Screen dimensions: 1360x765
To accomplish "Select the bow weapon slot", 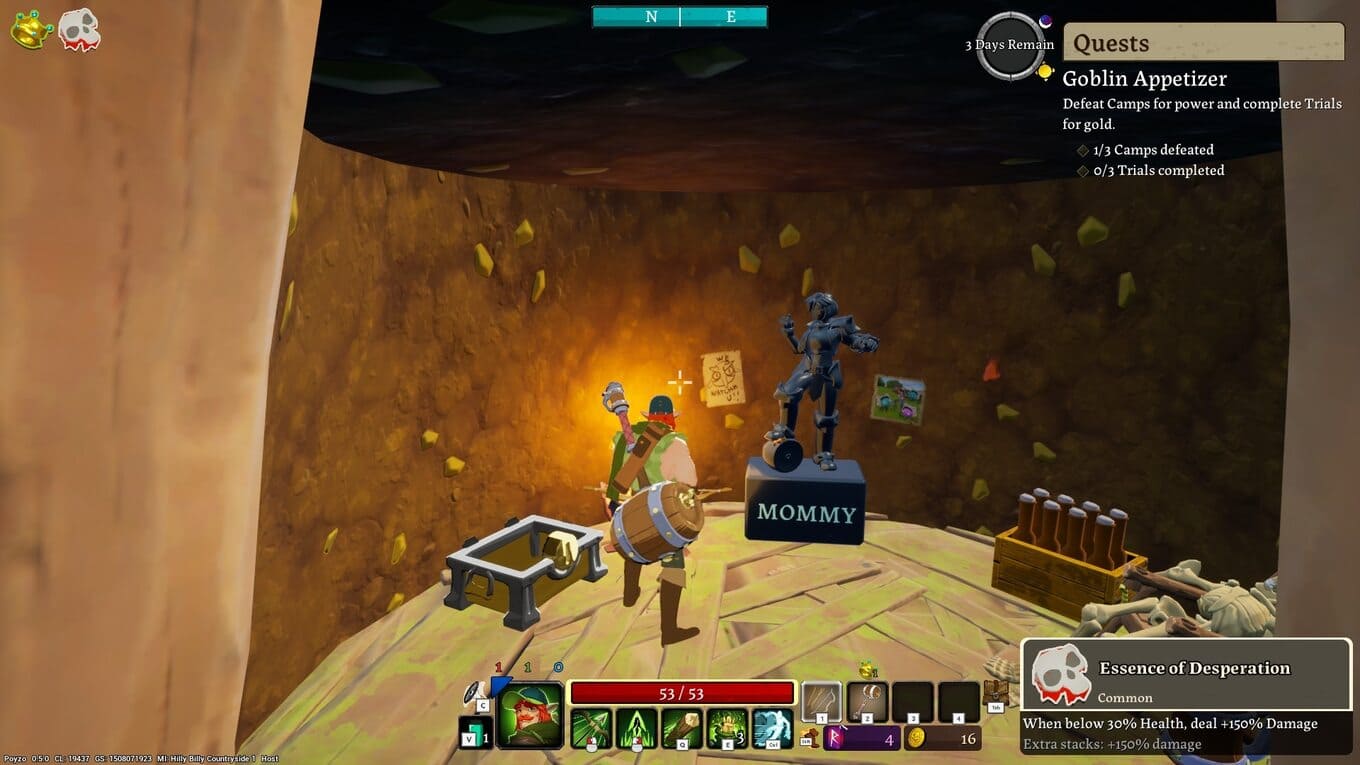I will pyautogui.click(x=822, y=702).
